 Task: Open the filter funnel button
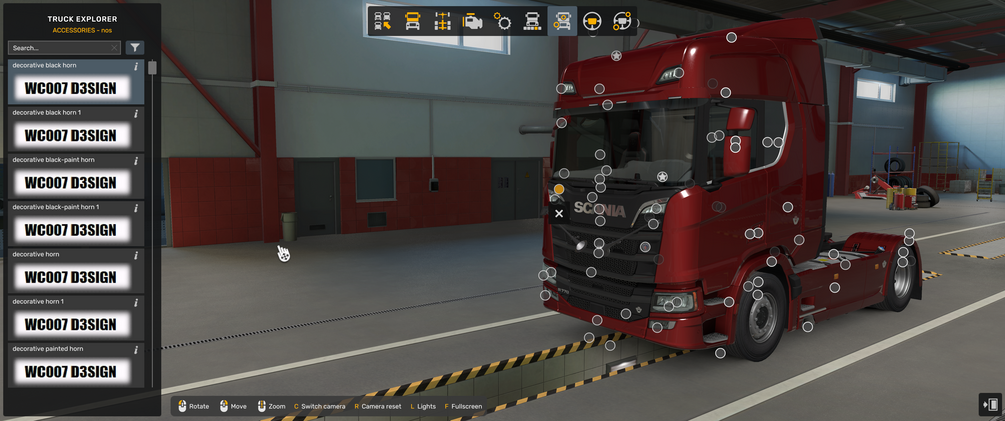tap(135, 47)
